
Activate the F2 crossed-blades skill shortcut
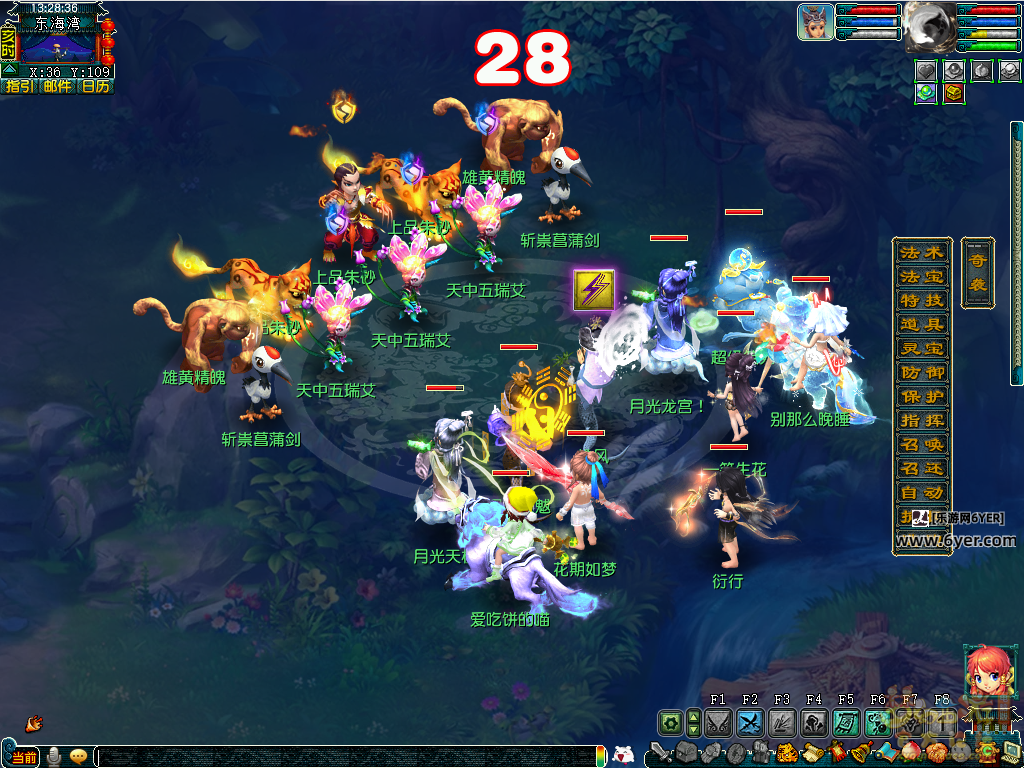pyautogui.click(x=750, y=723)
